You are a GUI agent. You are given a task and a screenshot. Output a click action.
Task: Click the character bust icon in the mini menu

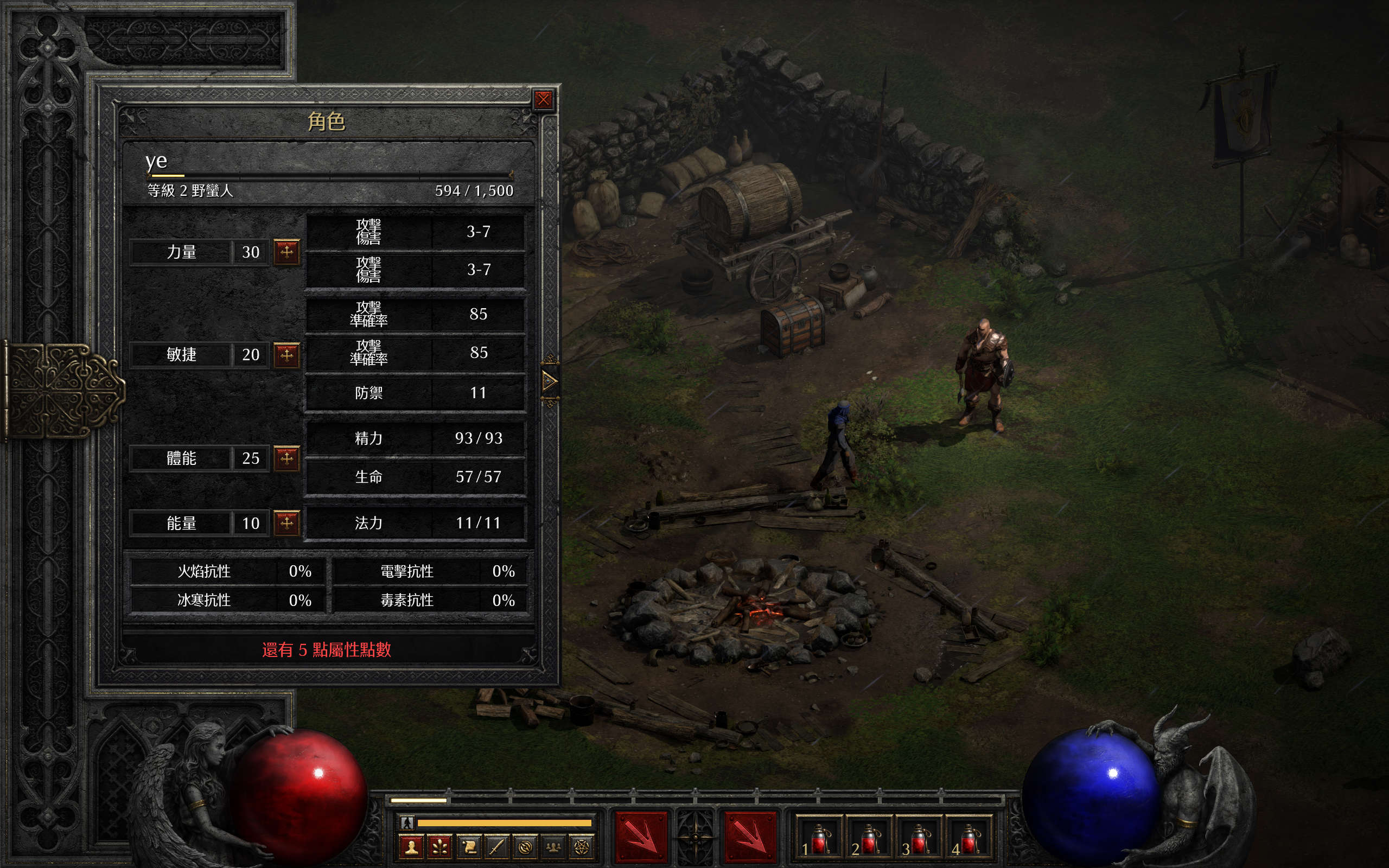click(x=411, y=847)
